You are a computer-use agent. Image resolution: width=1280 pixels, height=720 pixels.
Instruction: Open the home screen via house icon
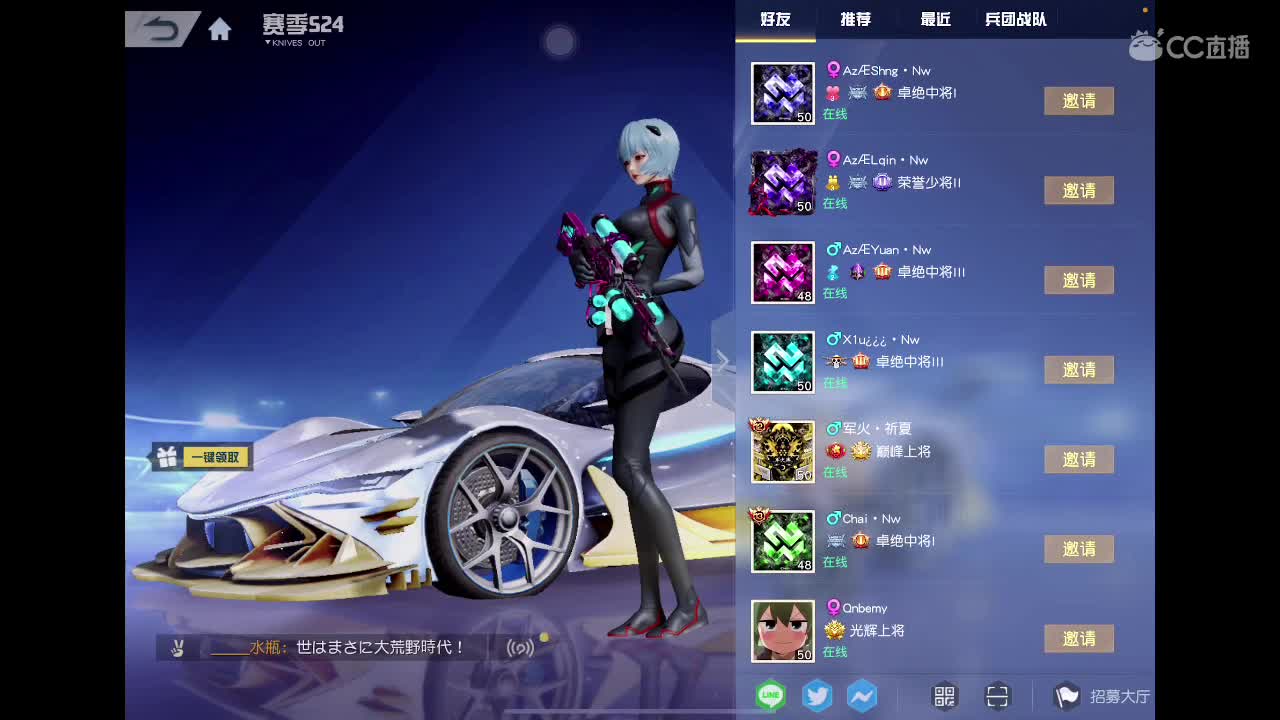click(x=219, y=29)
